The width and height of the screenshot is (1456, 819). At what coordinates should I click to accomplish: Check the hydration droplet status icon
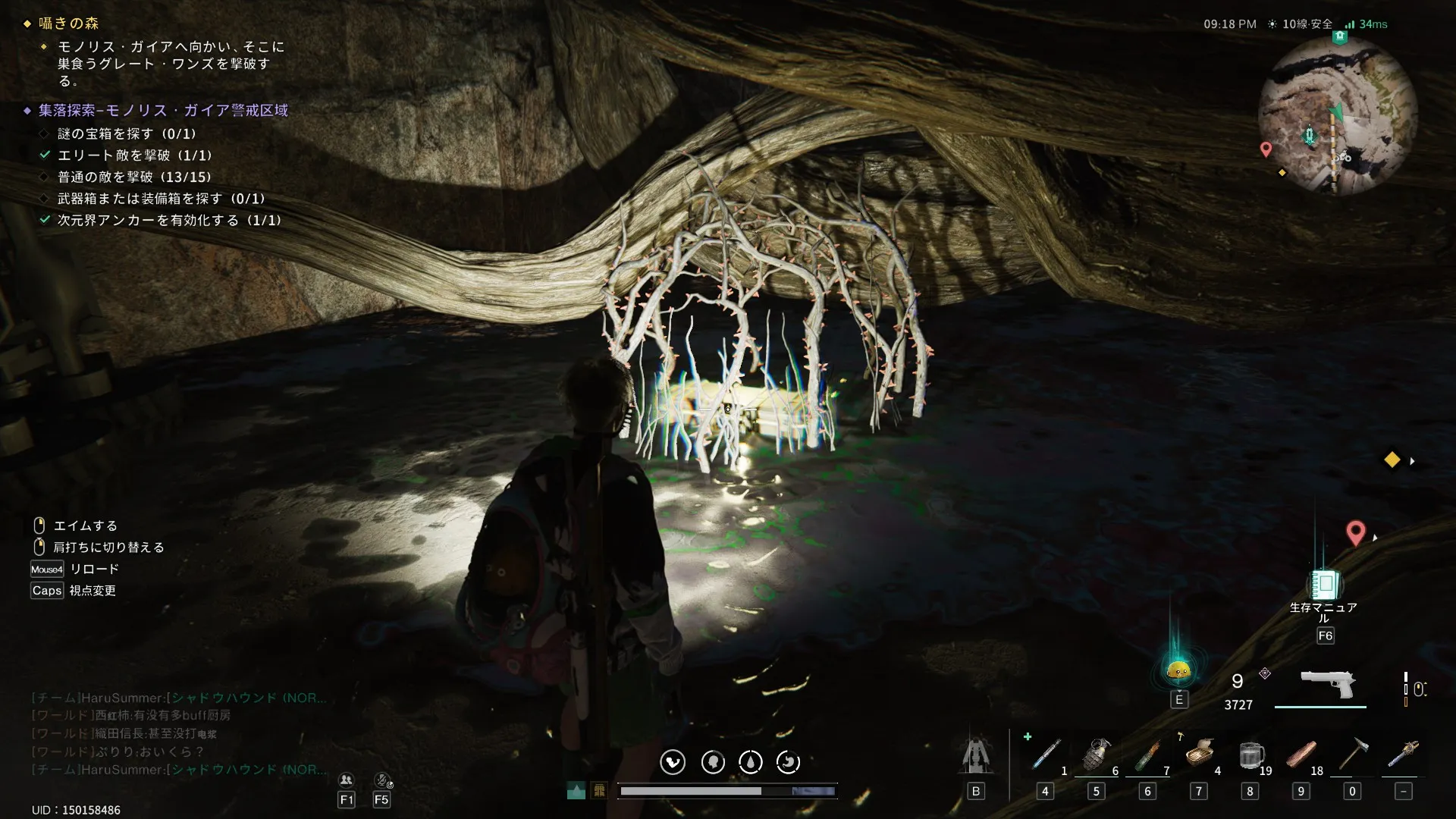751,762
